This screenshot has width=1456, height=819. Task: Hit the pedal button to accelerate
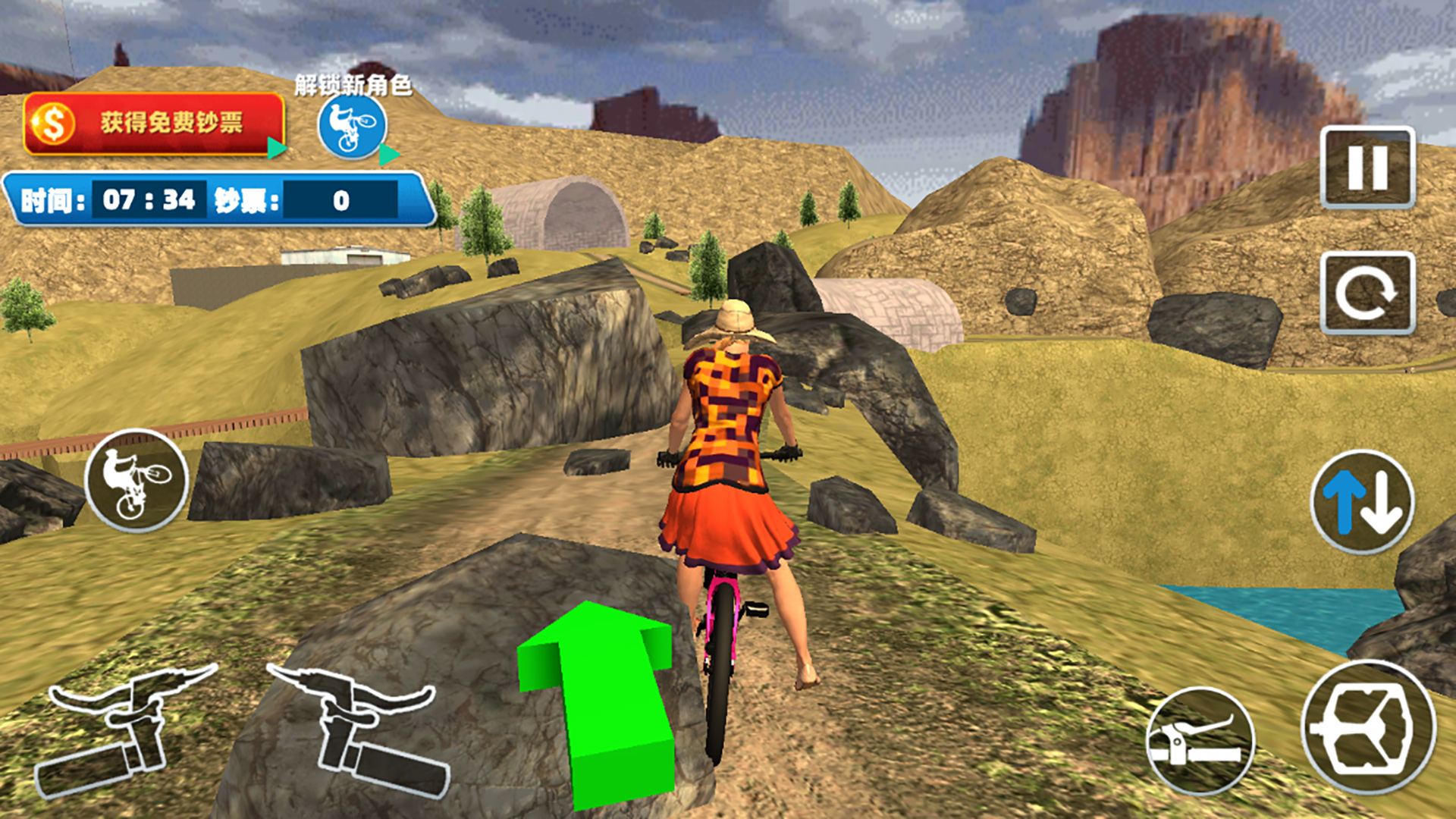[x=1368, y=726]
